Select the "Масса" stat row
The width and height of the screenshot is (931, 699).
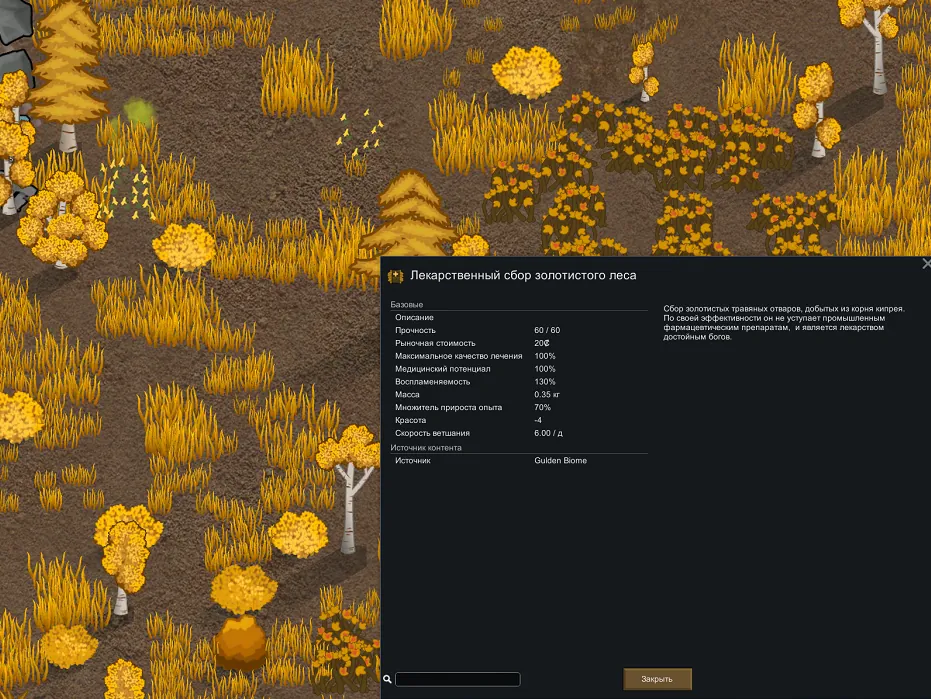point(519,395)
